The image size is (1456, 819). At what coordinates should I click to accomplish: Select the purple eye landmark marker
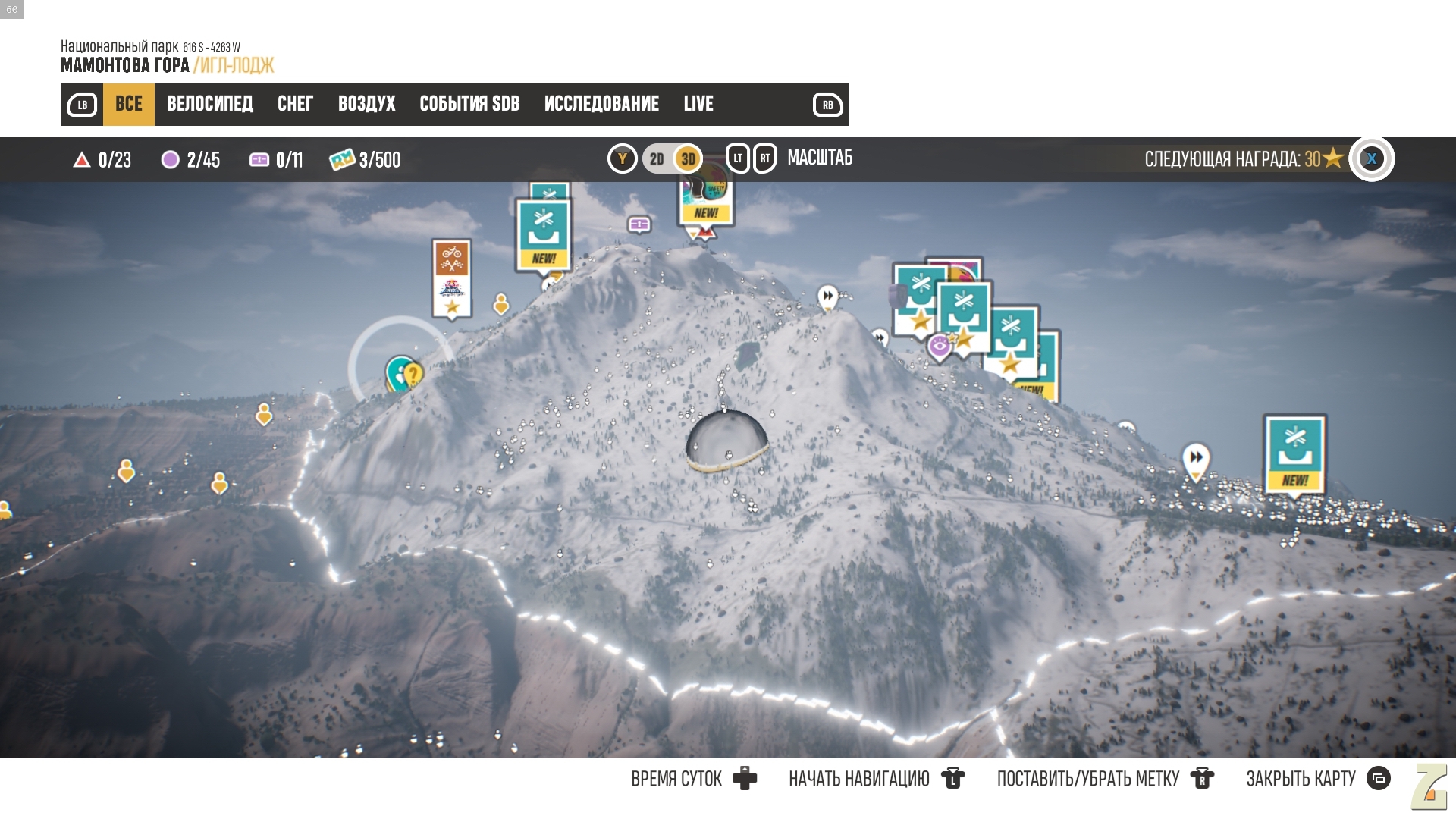tap(940, 347)
